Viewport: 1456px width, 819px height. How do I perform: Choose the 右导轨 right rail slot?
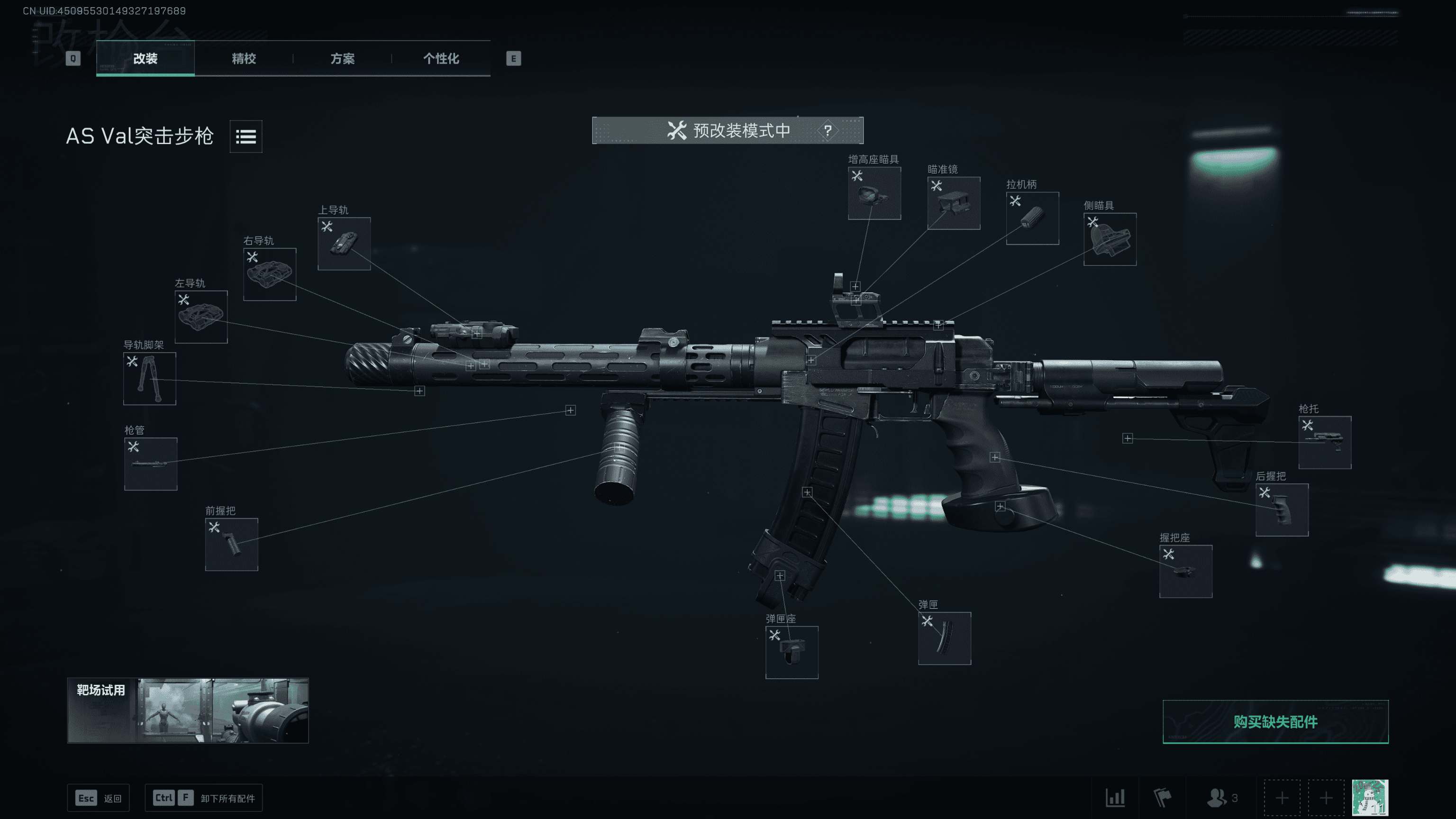pos(270,274)
